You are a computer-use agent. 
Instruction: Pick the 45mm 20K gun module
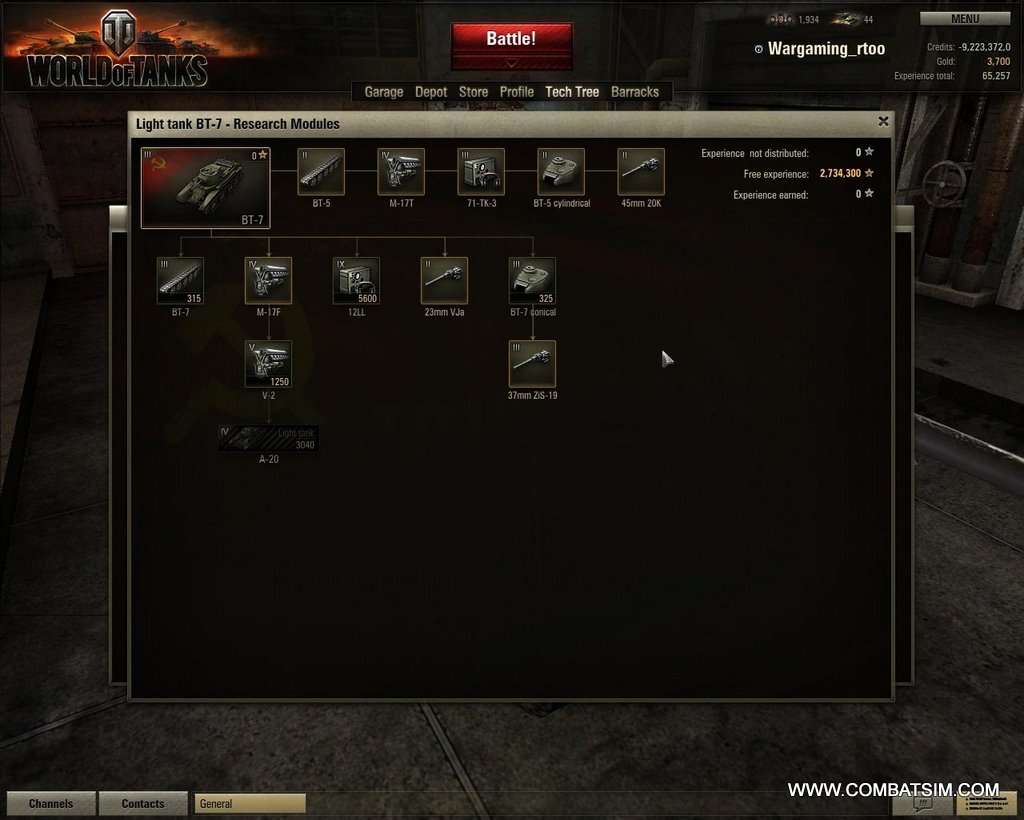coord(641,172)
